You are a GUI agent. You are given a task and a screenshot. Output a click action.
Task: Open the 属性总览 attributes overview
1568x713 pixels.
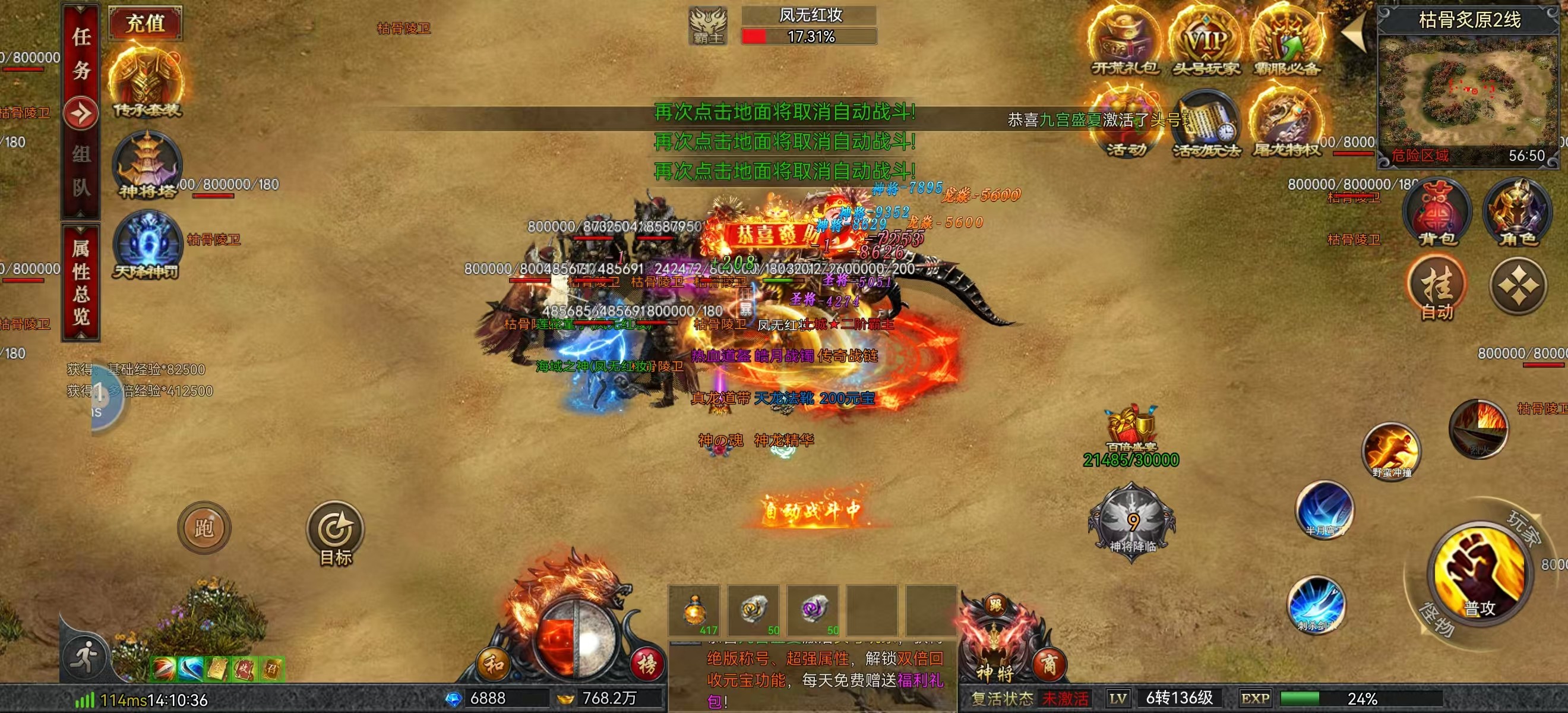pyautogui.click(x=81, y=281)
